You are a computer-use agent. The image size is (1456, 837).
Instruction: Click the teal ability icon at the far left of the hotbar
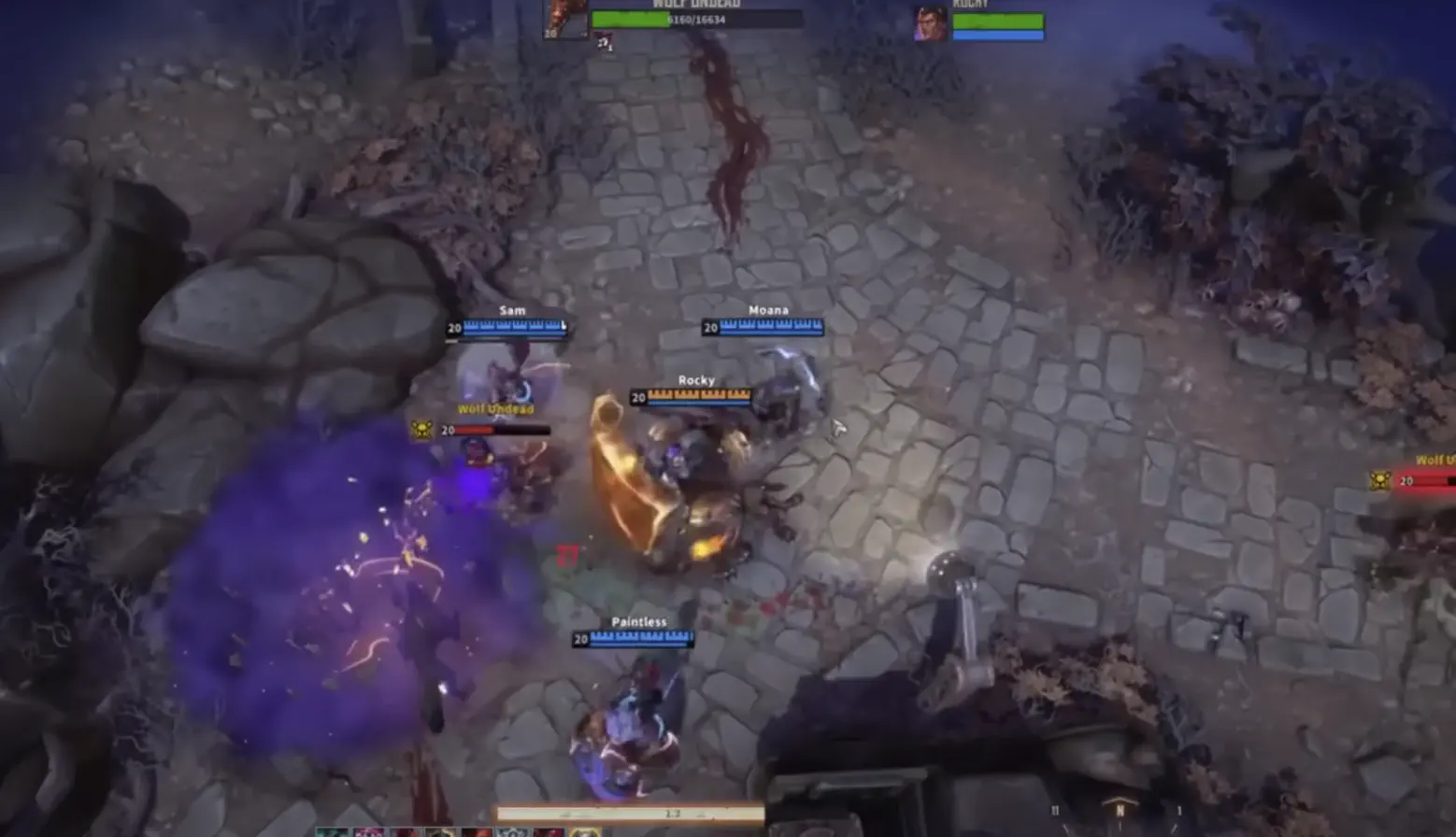tap(332, 830)
